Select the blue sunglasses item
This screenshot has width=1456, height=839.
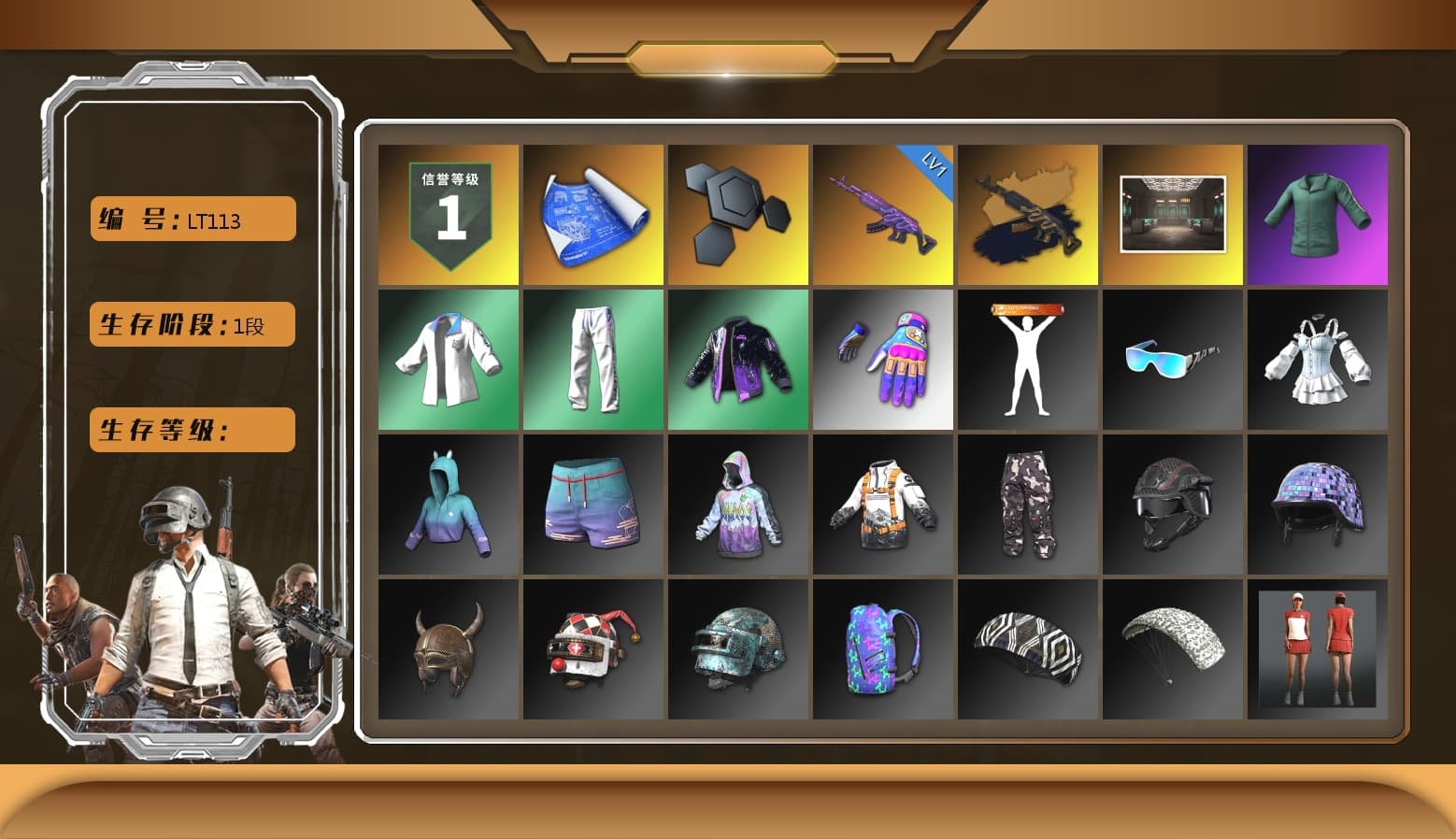1173,360
